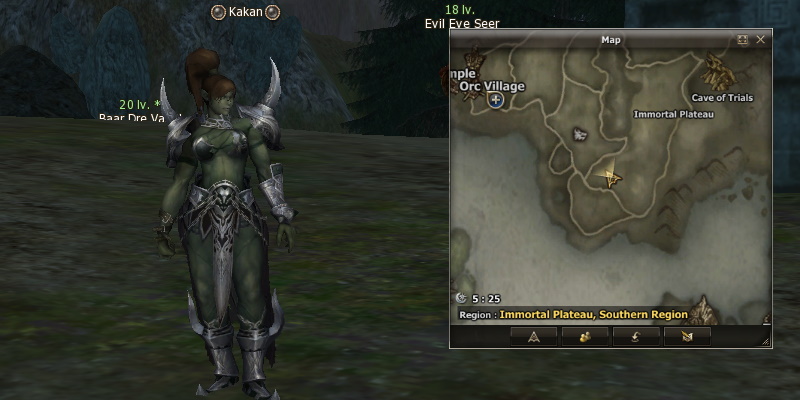The height and width of the screenshot is (400, 800).
Task: Expand the Map window to full size
Action: pyautogui.click(x=743, y=40)
